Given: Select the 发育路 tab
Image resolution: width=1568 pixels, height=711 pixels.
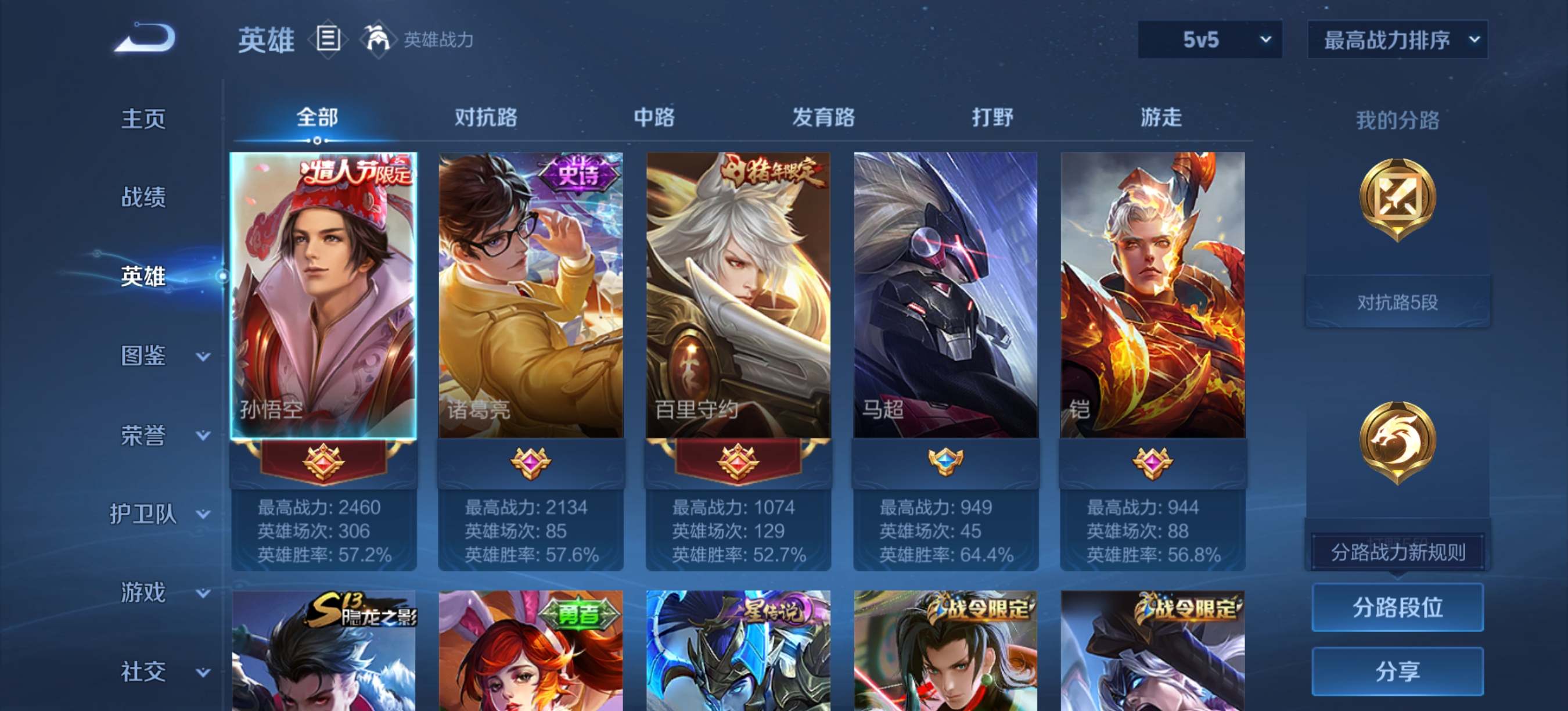Looking at the screenshot, I should click(x=823, y=117).
